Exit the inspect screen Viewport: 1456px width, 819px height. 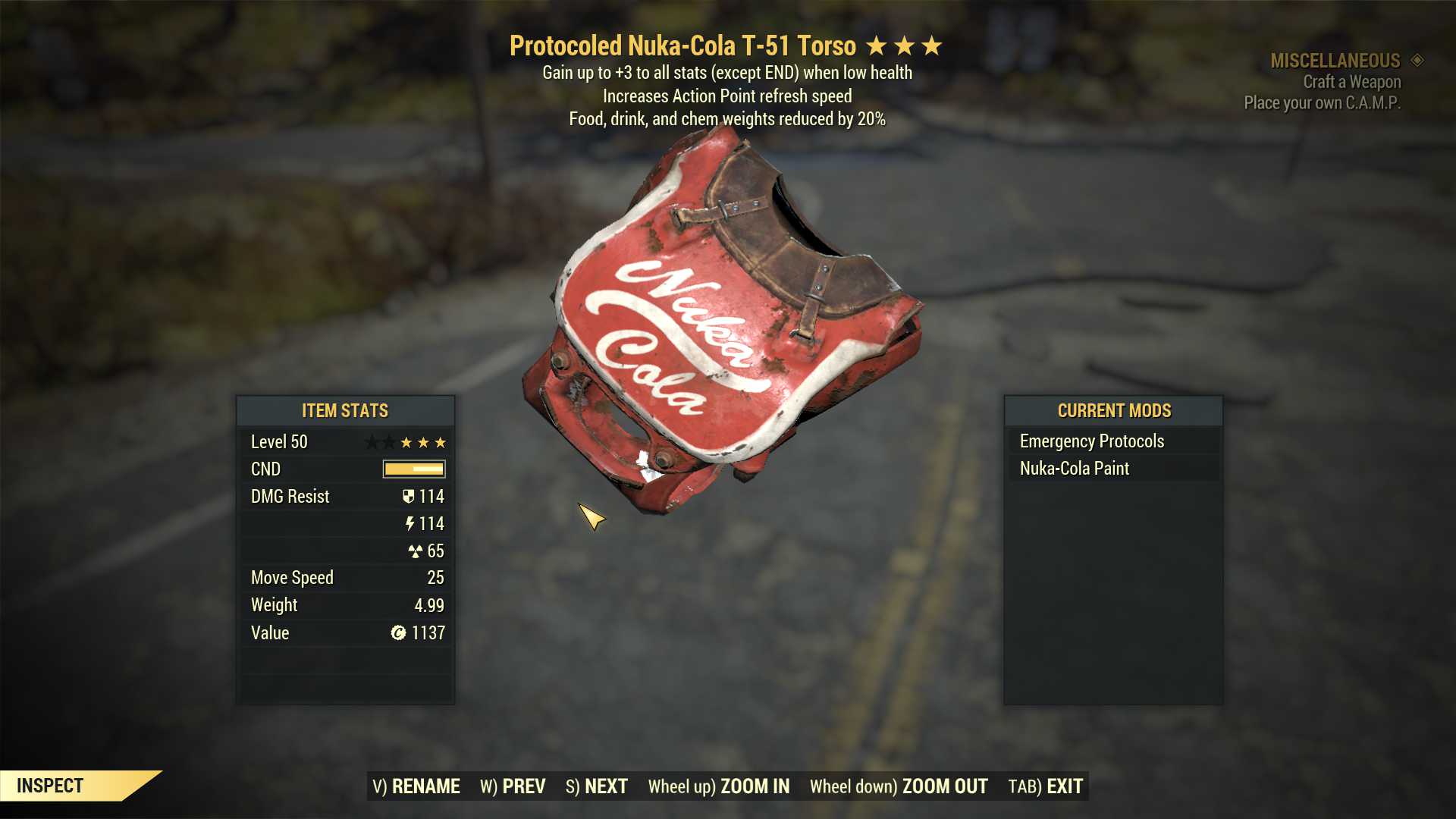click(x=1045, y=786)
